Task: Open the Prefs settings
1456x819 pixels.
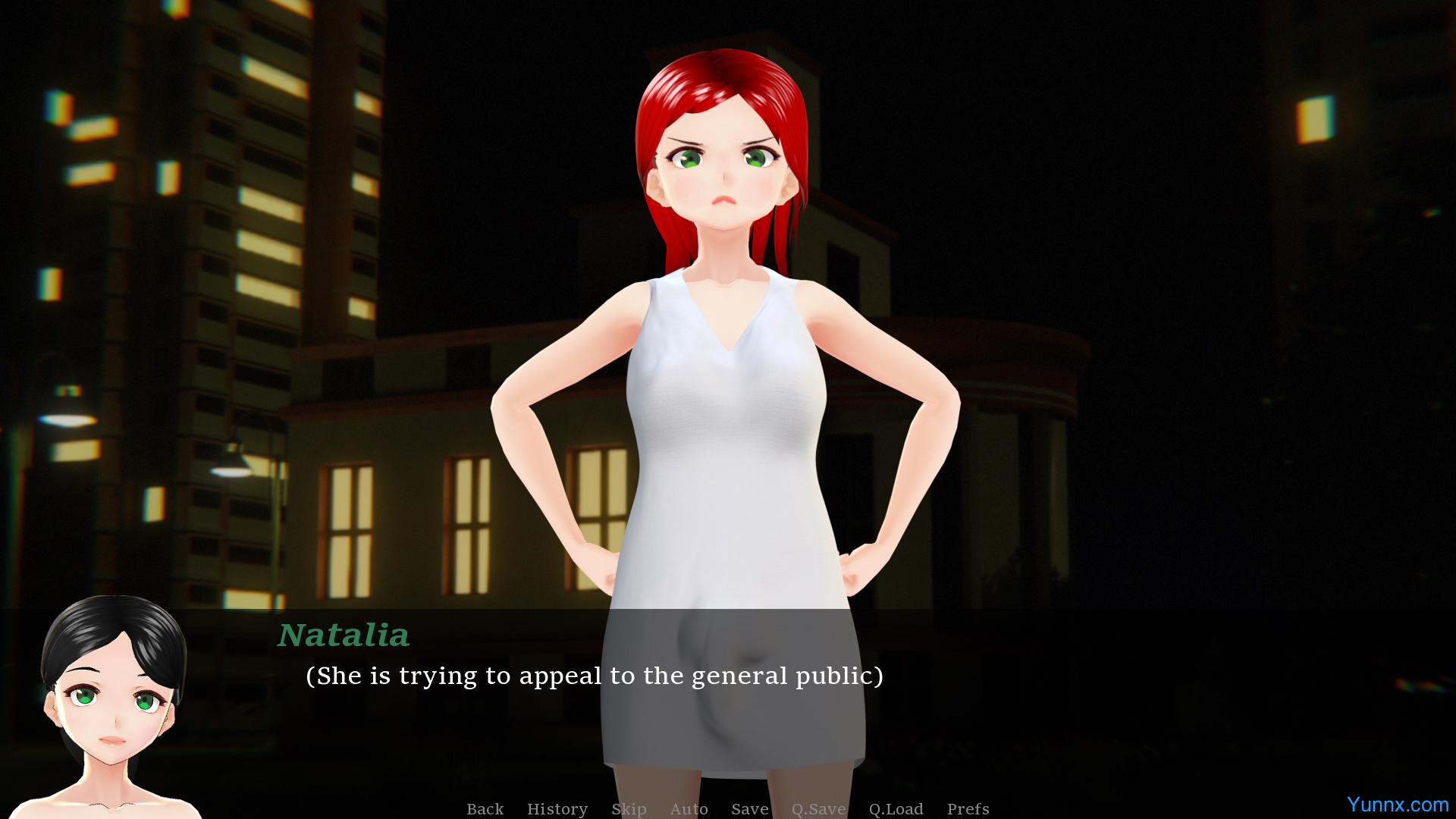Action: pyautogui.click(x=968, y=808)
